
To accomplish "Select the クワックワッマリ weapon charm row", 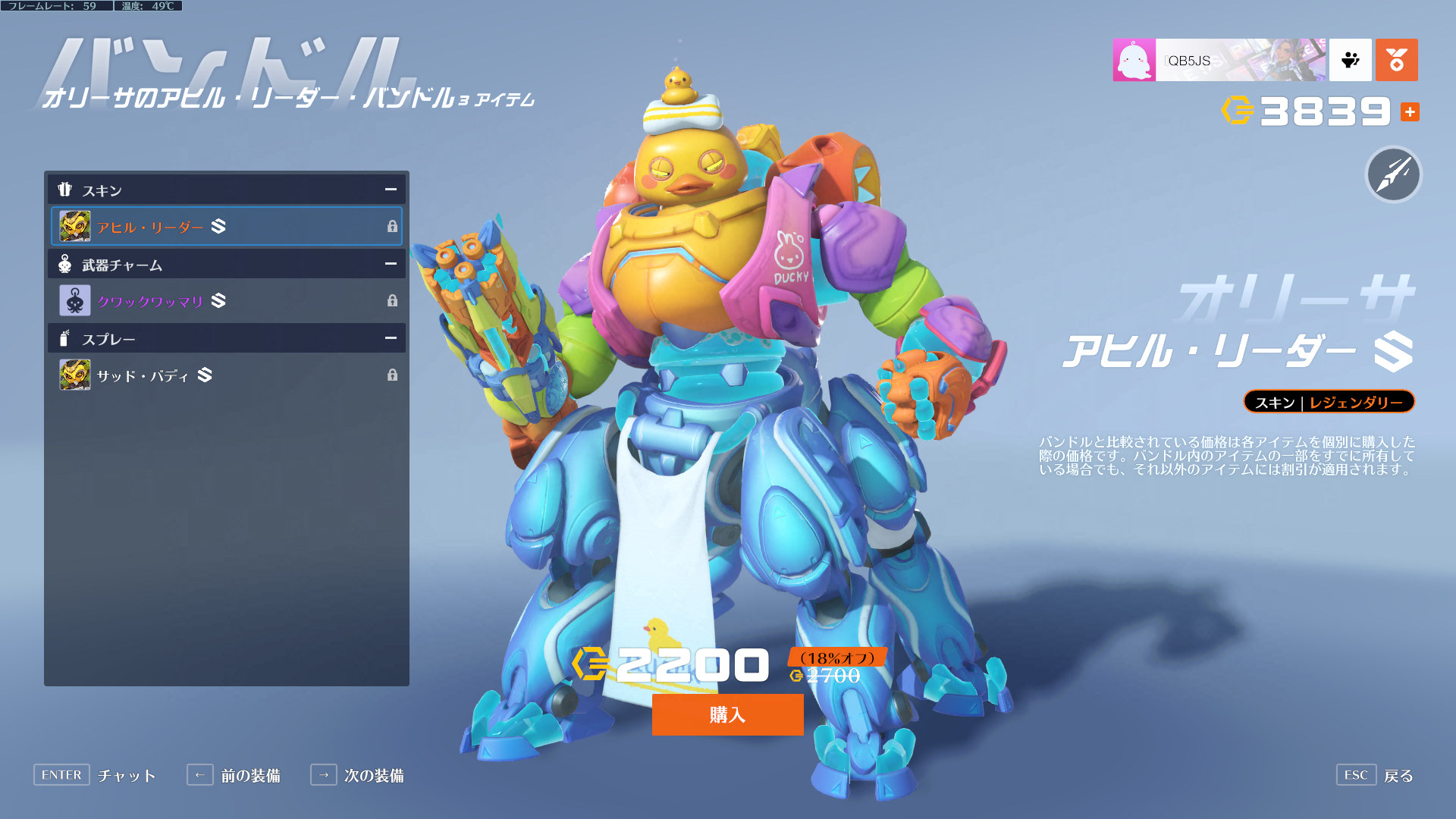I will [226, 301].
